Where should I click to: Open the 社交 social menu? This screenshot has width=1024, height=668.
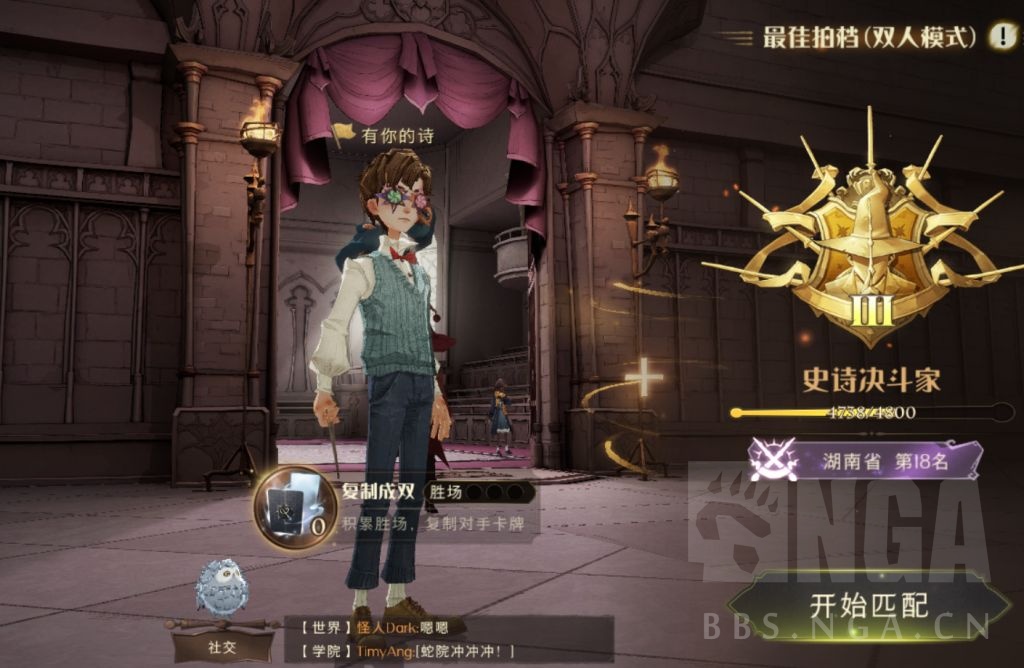[x=222, y=645]
